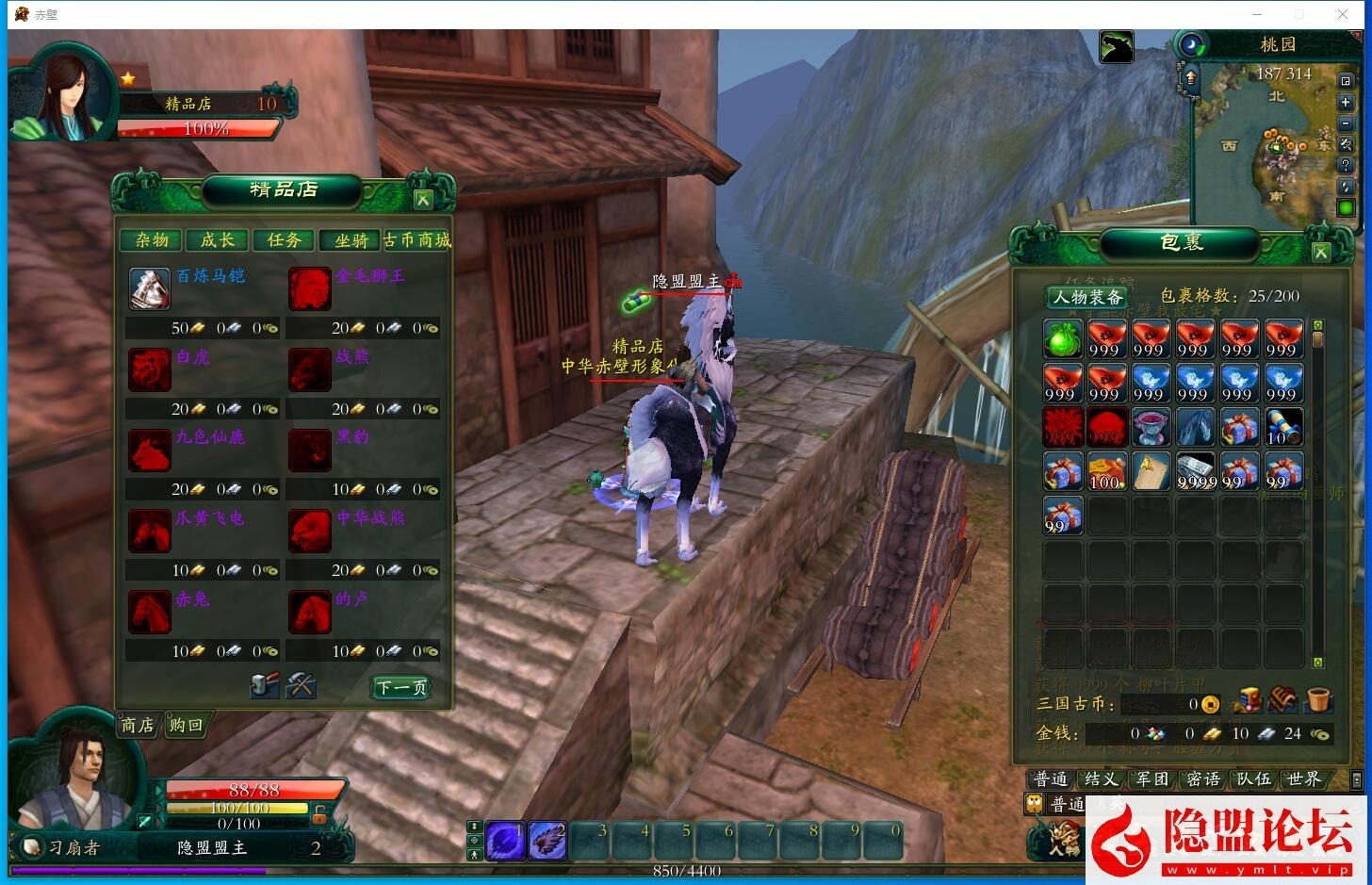Screen dimensions: 1372x885
Task: Select the 任务 shop tab
Action: (284, 240)
